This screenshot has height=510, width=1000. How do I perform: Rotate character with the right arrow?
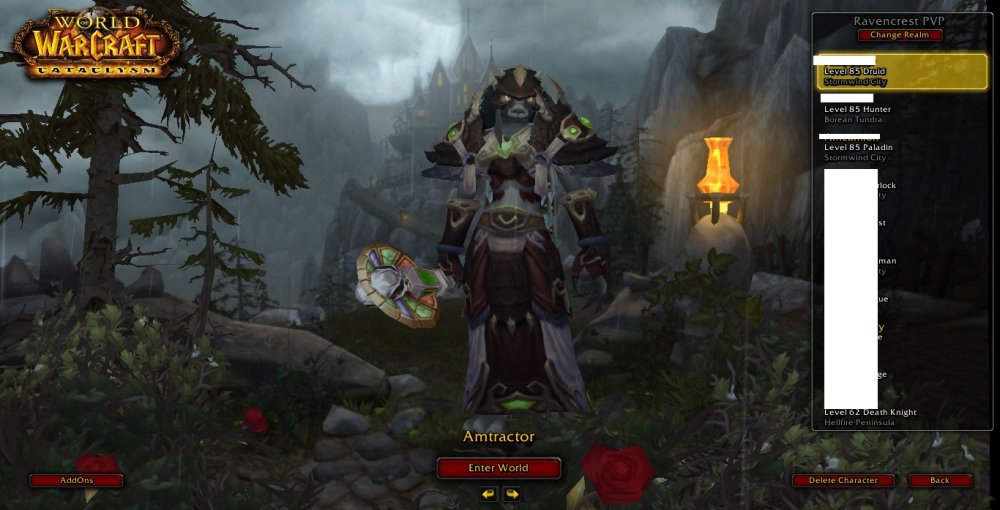[511, 494]
